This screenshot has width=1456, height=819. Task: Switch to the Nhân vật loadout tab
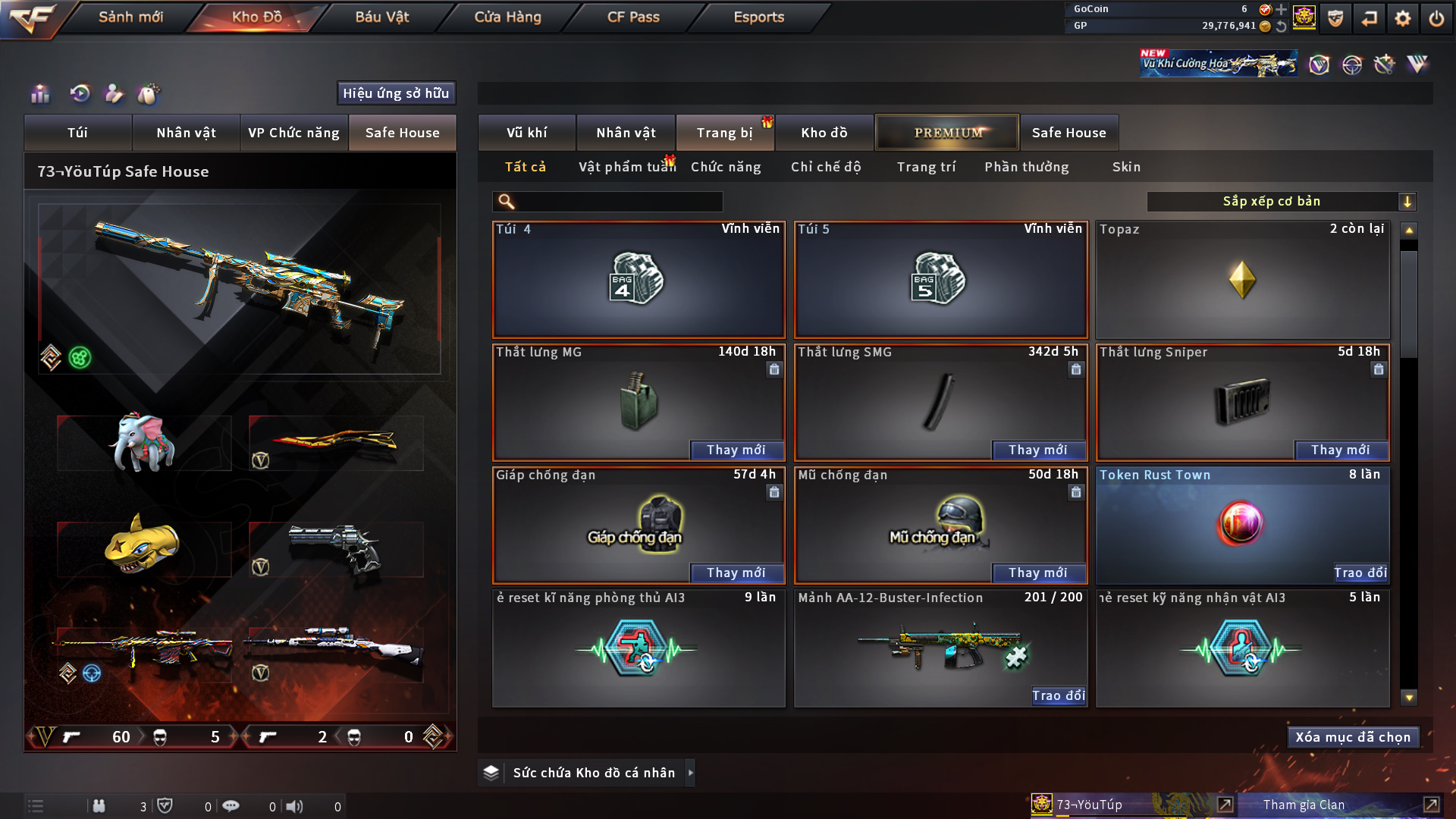tap(186, 133)
